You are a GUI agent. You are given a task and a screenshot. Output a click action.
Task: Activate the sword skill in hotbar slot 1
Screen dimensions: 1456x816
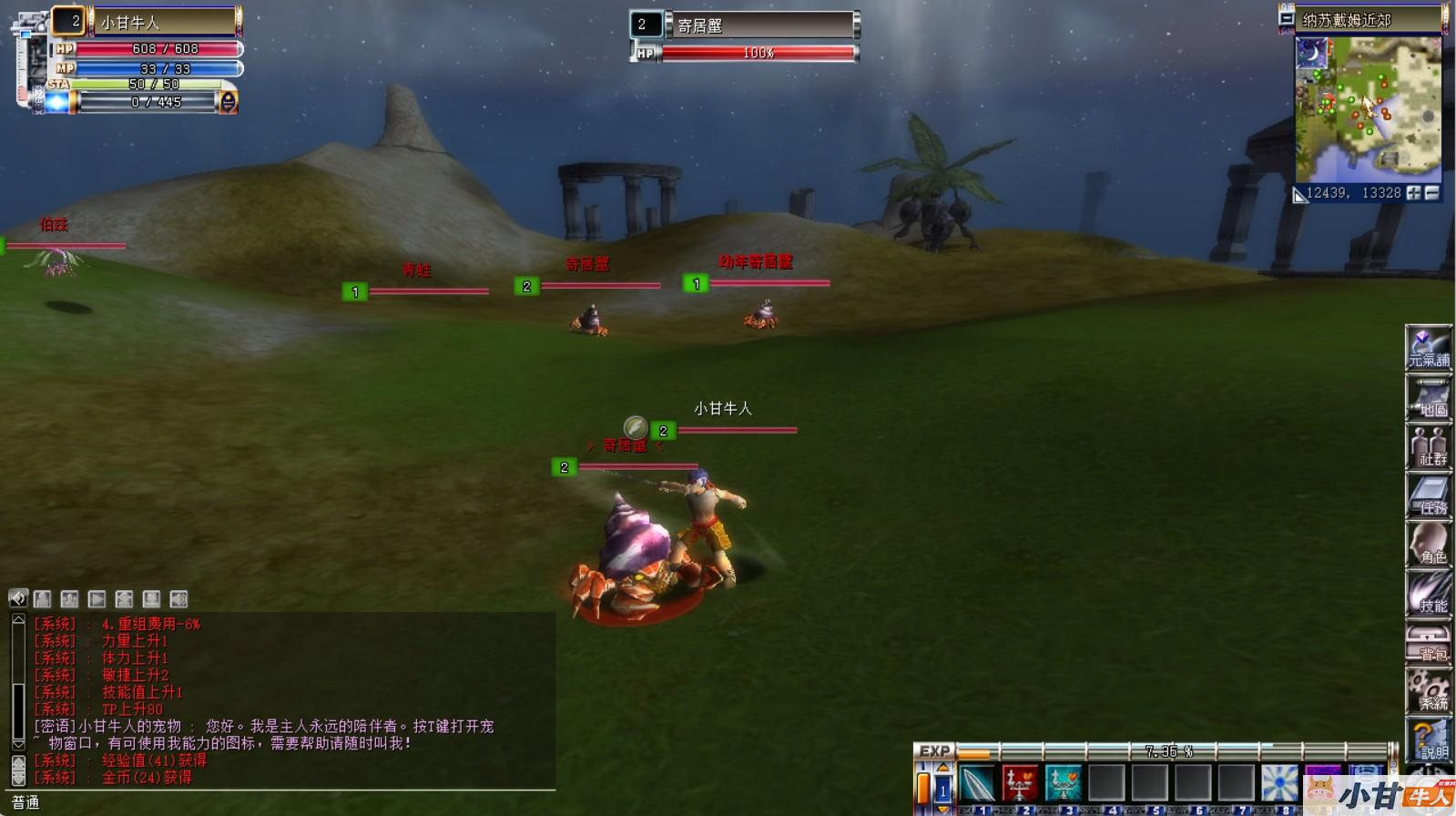point(976,783)
